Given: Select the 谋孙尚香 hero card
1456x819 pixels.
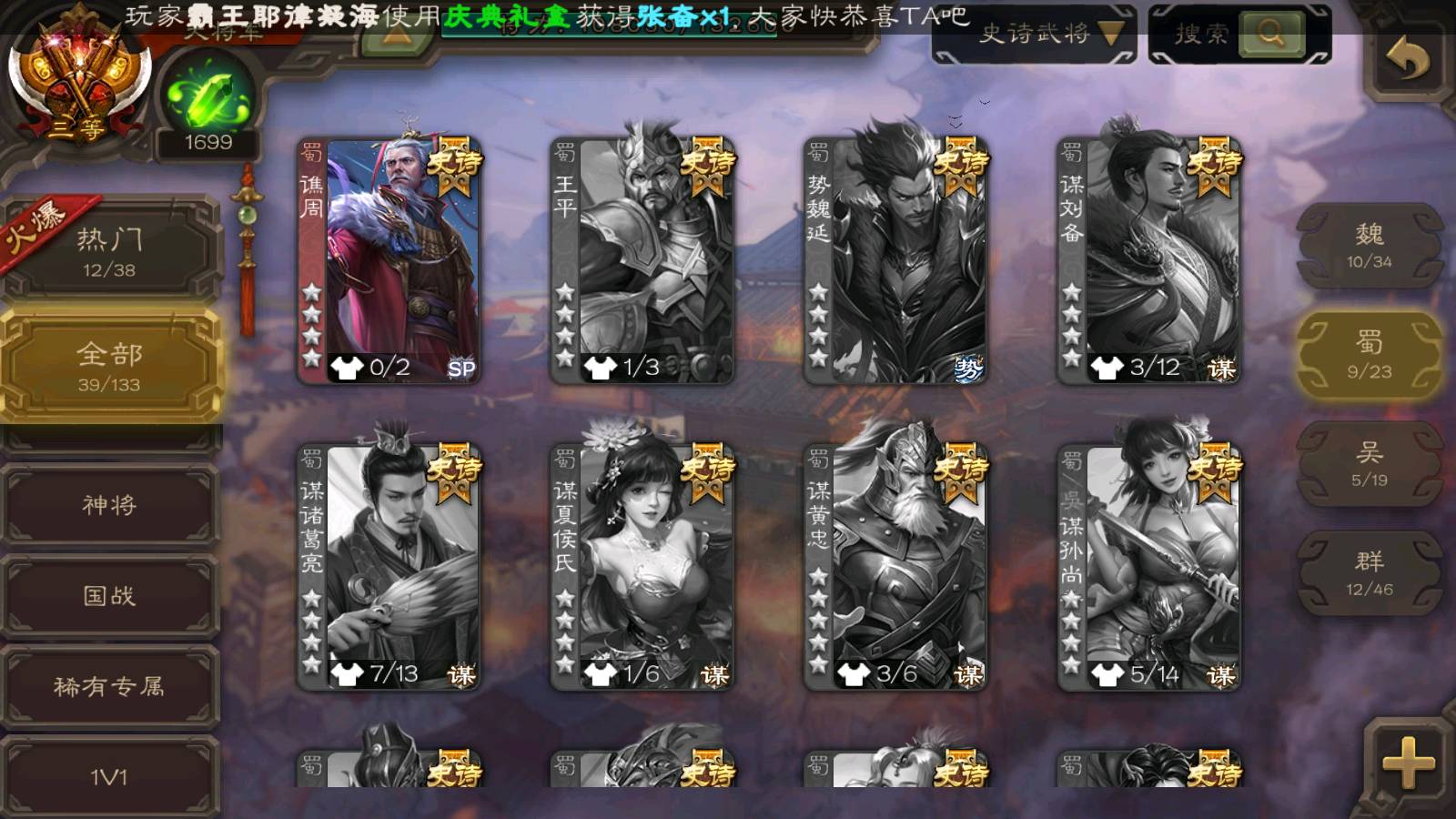Looking at the screenshot, I should click(1148, 566).
